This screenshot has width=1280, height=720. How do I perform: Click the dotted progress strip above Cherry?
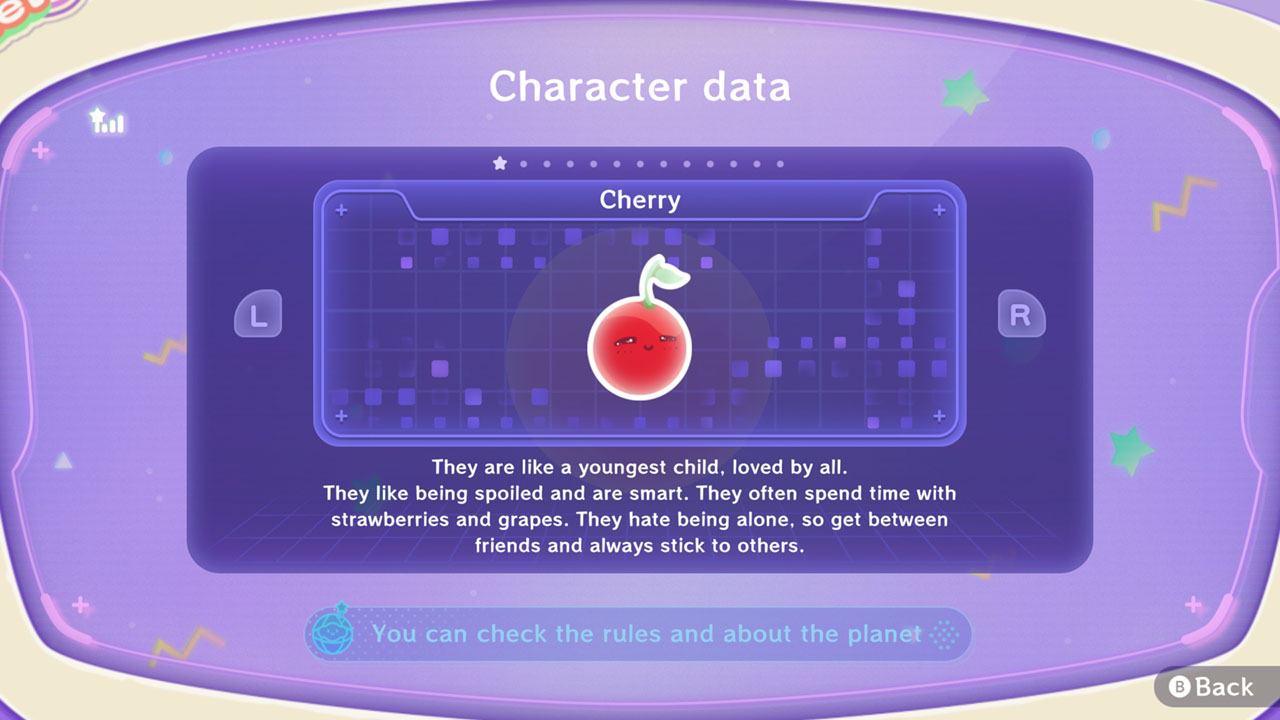[640, 162]
